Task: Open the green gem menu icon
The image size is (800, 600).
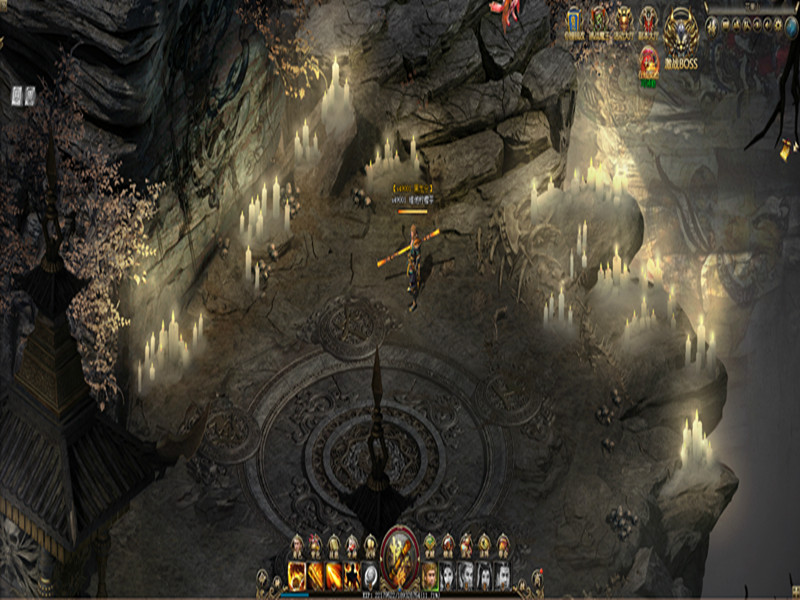Action: 430,543
